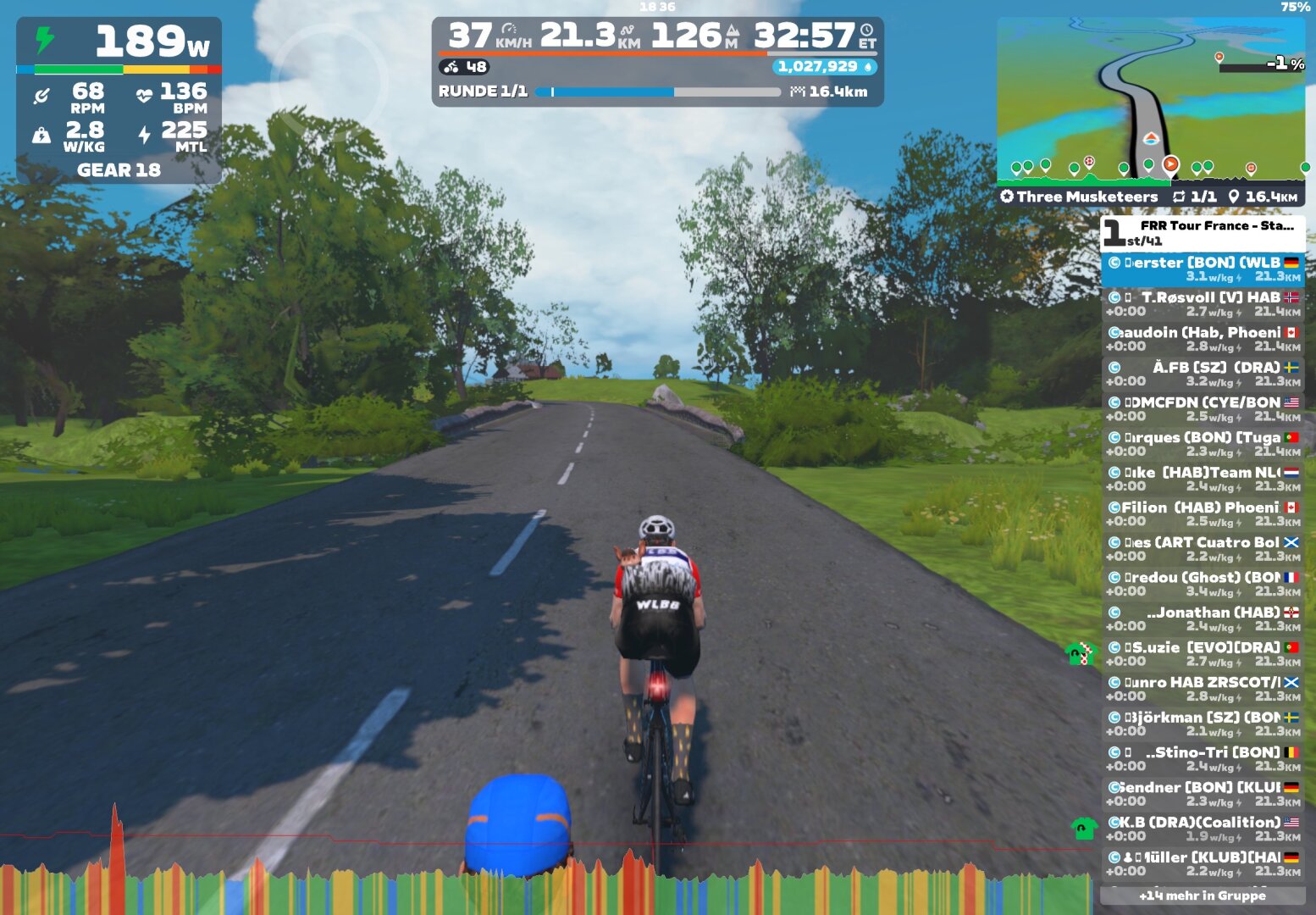Click the ..Stino-Tri [BON] rider entry
Screen dimensions: 1316x915
click(1203, 759)
